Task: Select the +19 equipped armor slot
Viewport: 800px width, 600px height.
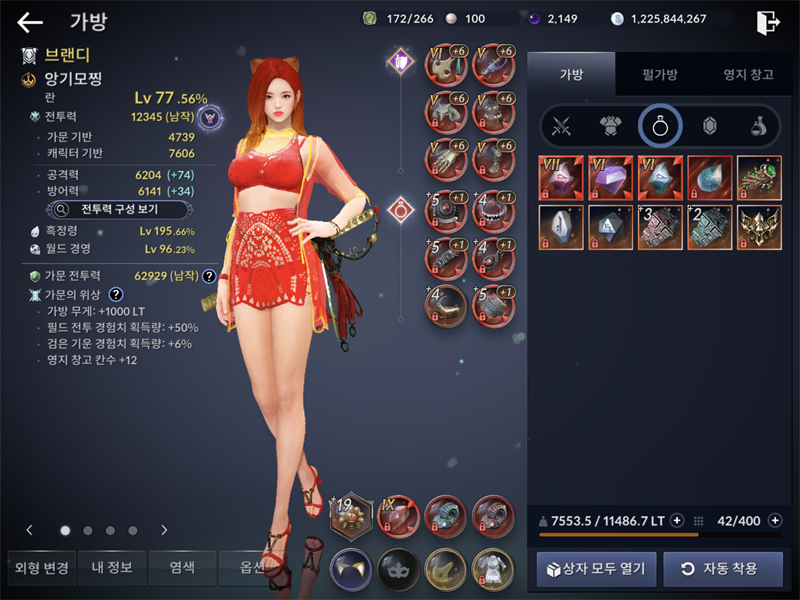Action: 351,516
